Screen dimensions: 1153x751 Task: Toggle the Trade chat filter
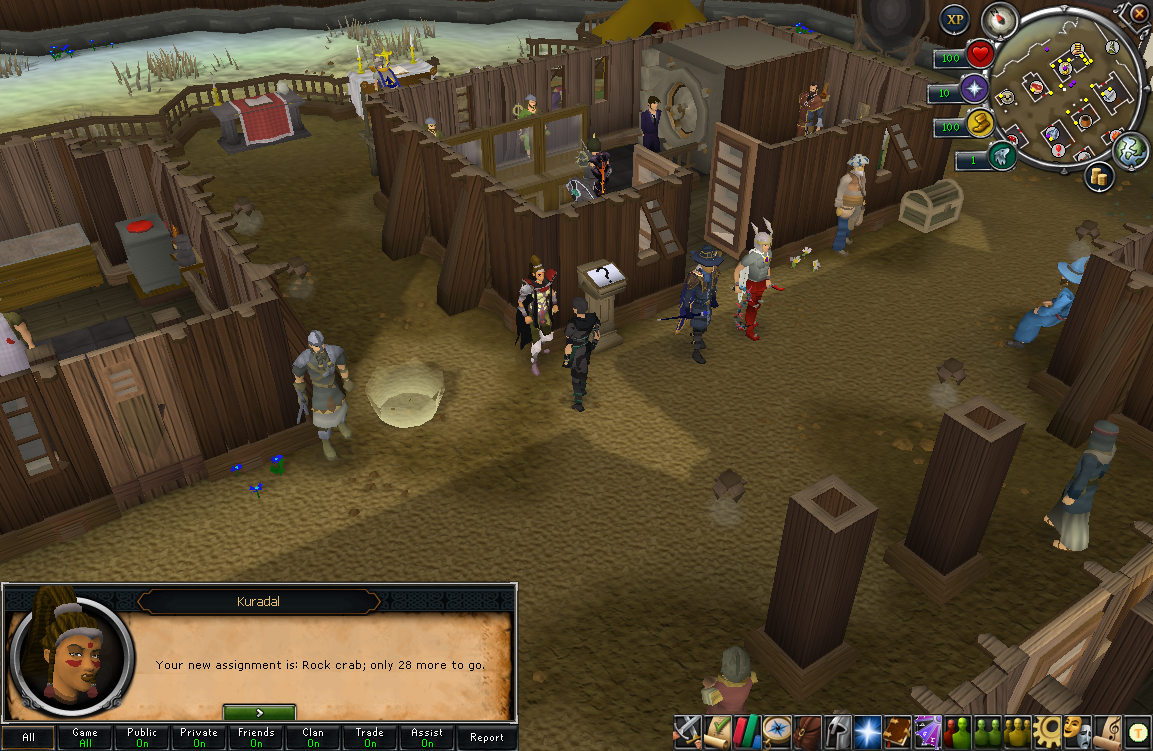click(x=370, y=738)
